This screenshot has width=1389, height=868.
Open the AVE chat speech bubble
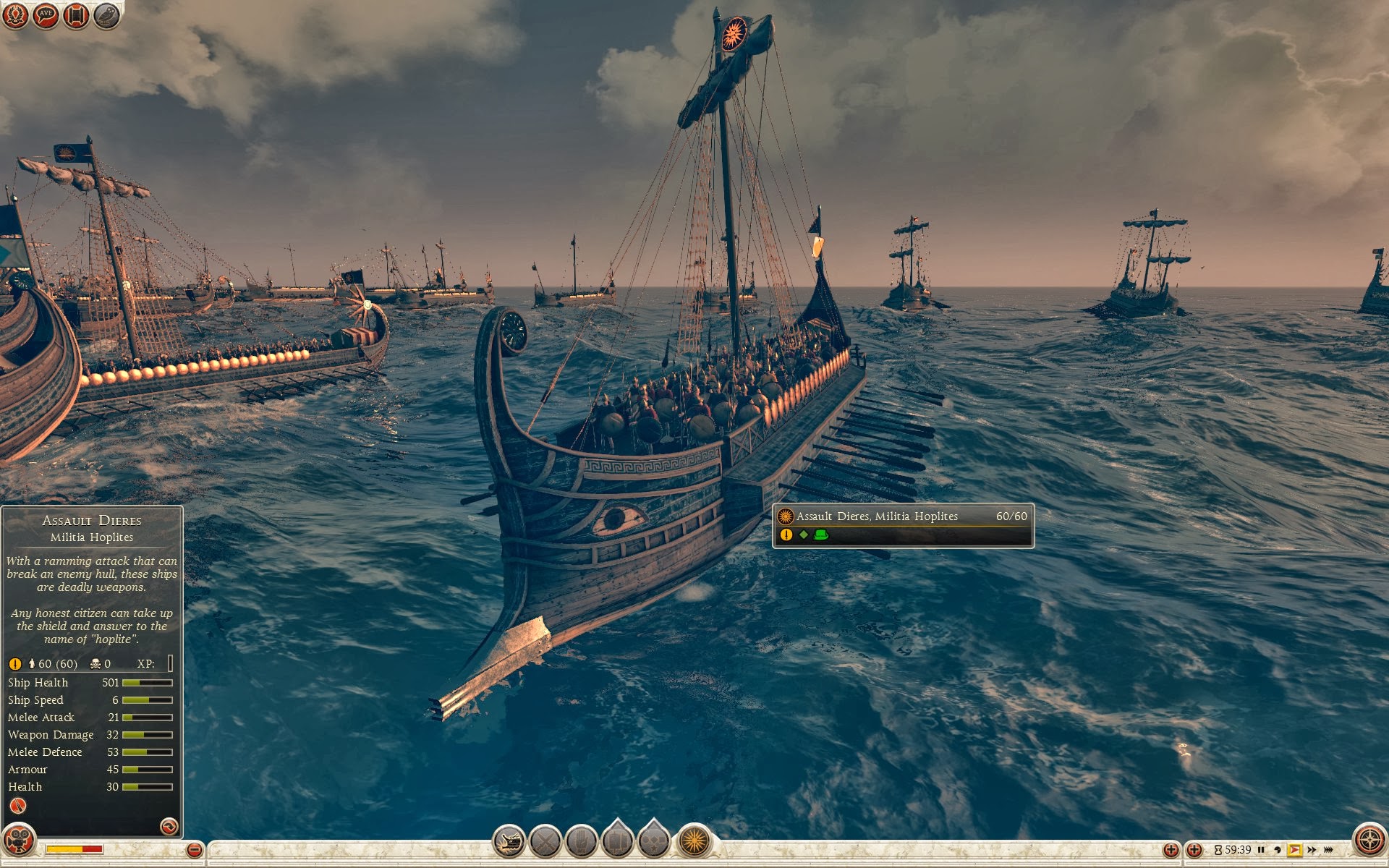(46, 15)
